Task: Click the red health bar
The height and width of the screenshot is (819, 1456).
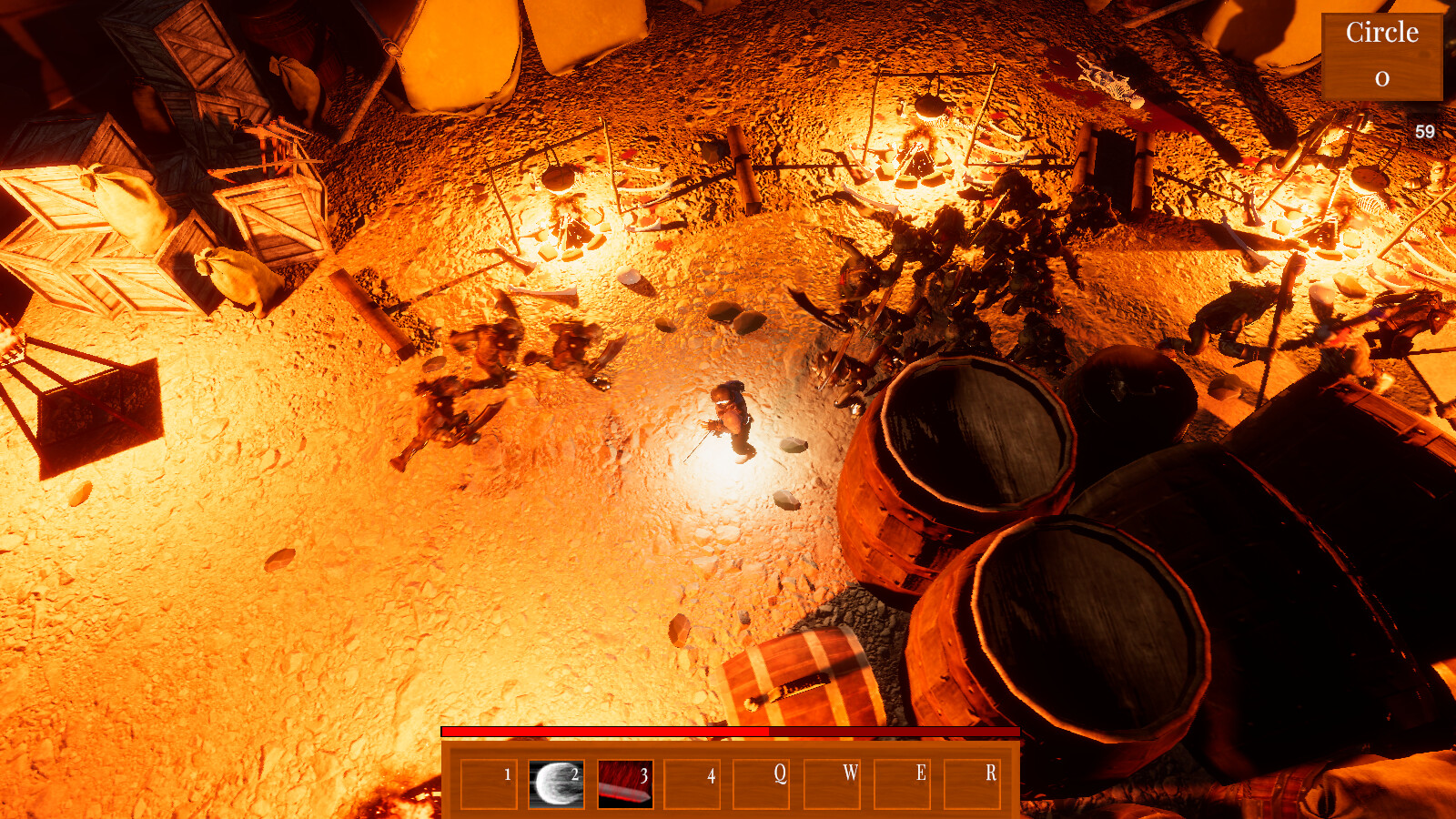Action: tap(601, 732)
